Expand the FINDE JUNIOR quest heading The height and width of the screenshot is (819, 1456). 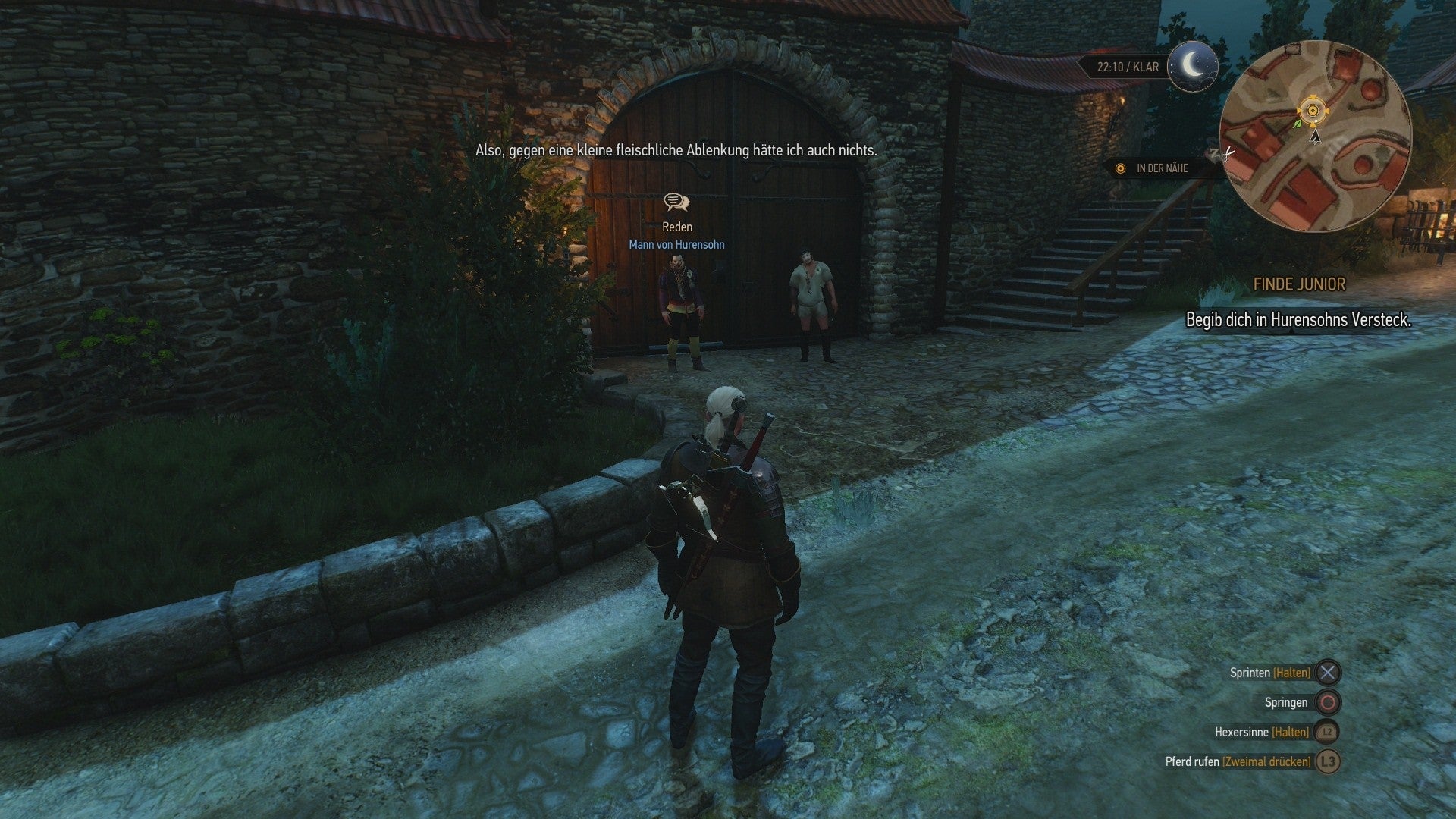pos(1298,284)
